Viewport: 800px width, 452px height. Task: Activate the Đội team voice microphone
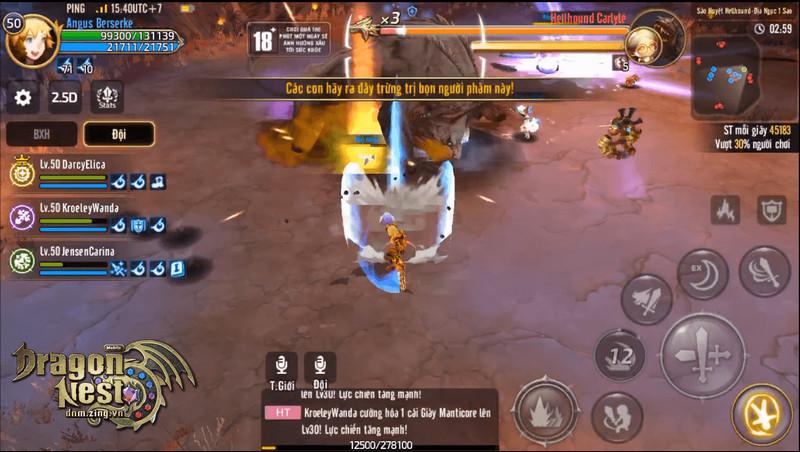click(319, 366)
